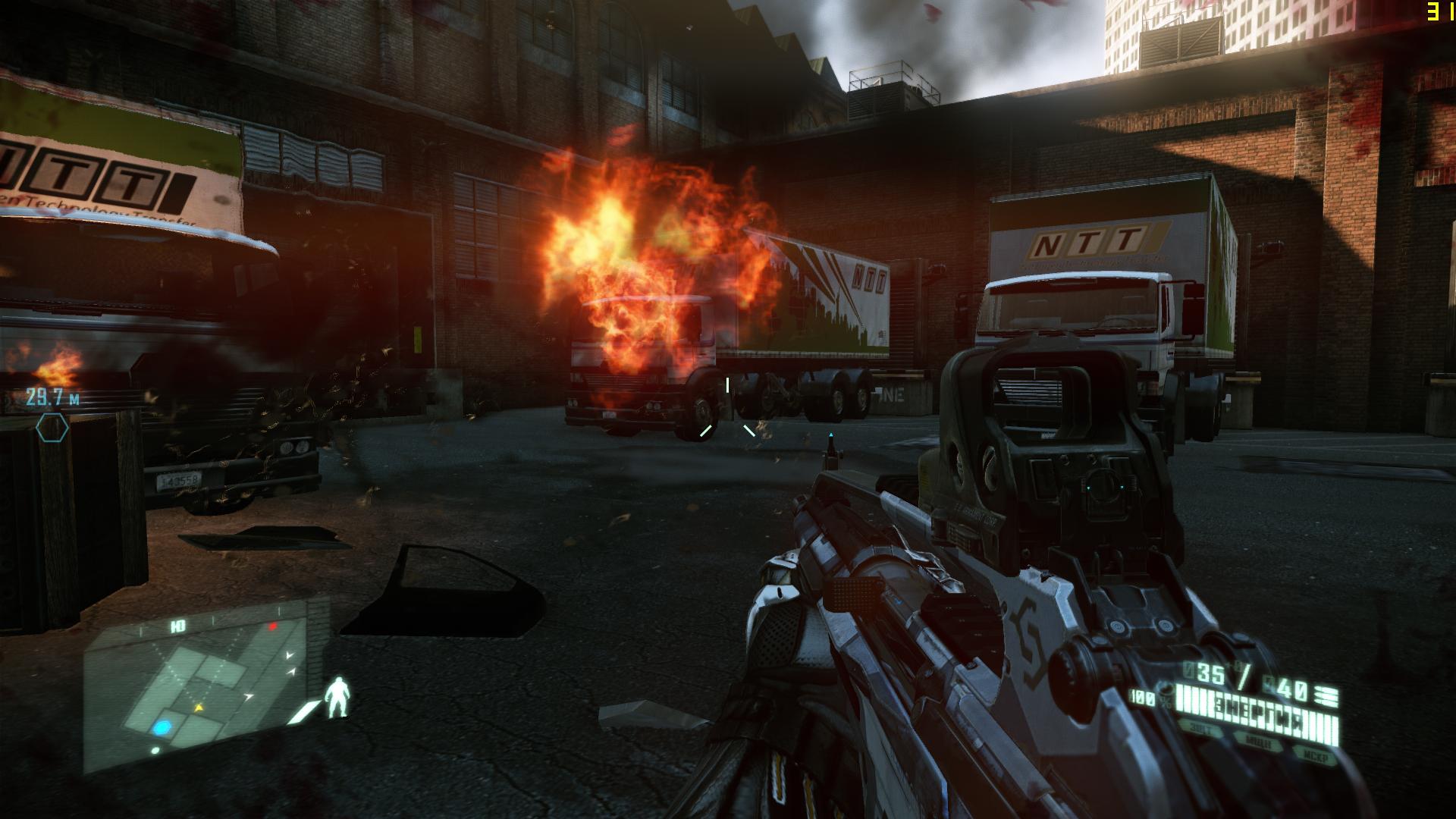Click the yellow player arrow on minimap
Screen dimensions: 1456x819
coord(199,708)
